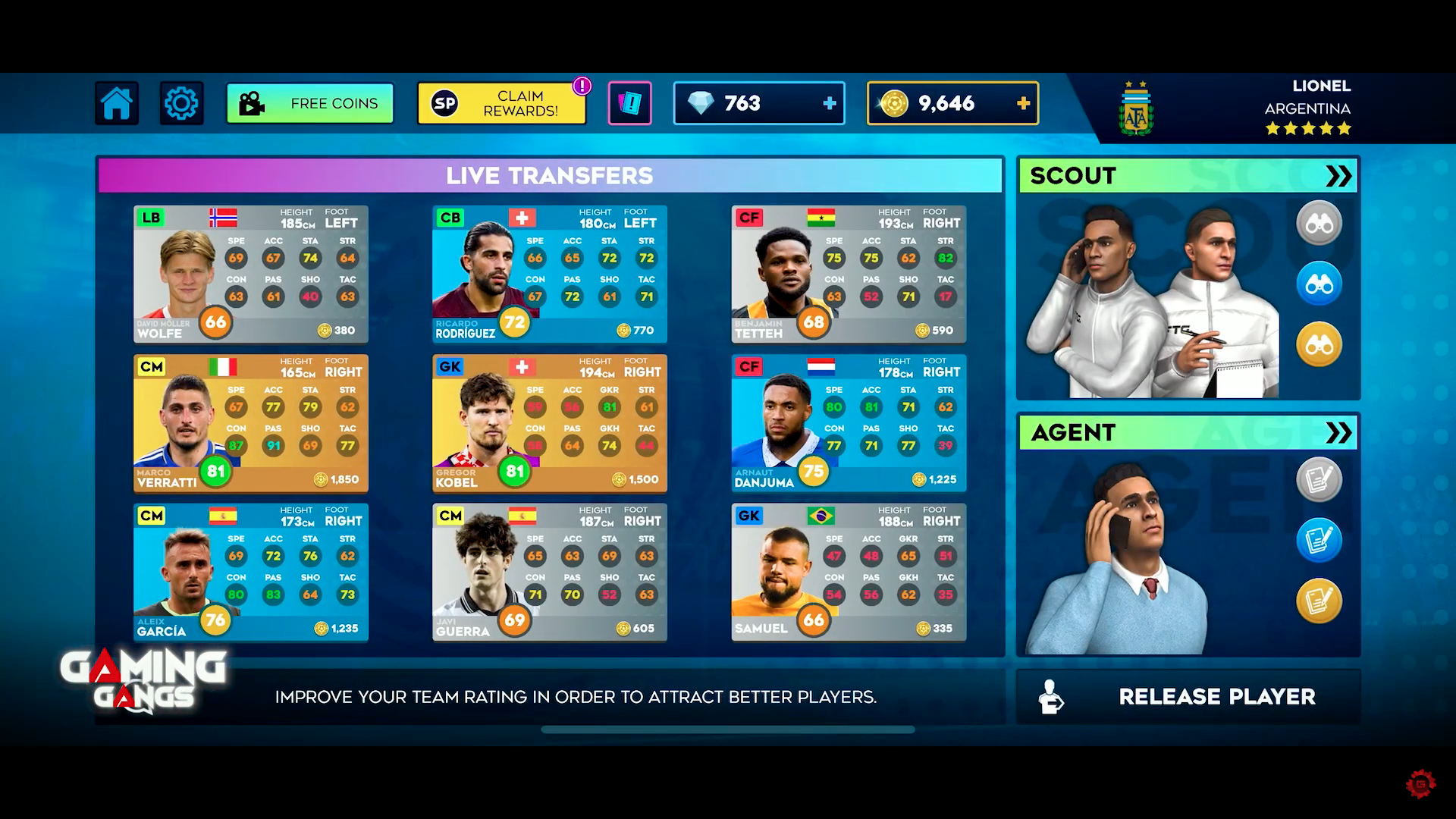The height and width of the screenshot is (819, 1456).
Task: Expand the Scout panel with double arrows
Action: 1338,175
